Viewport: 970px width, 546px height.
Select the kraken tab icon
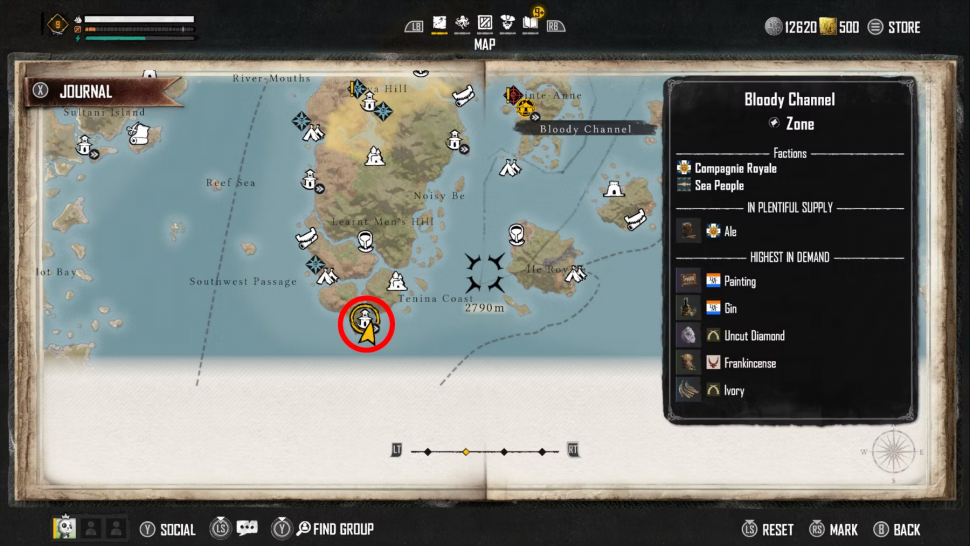tap(463, 22)
